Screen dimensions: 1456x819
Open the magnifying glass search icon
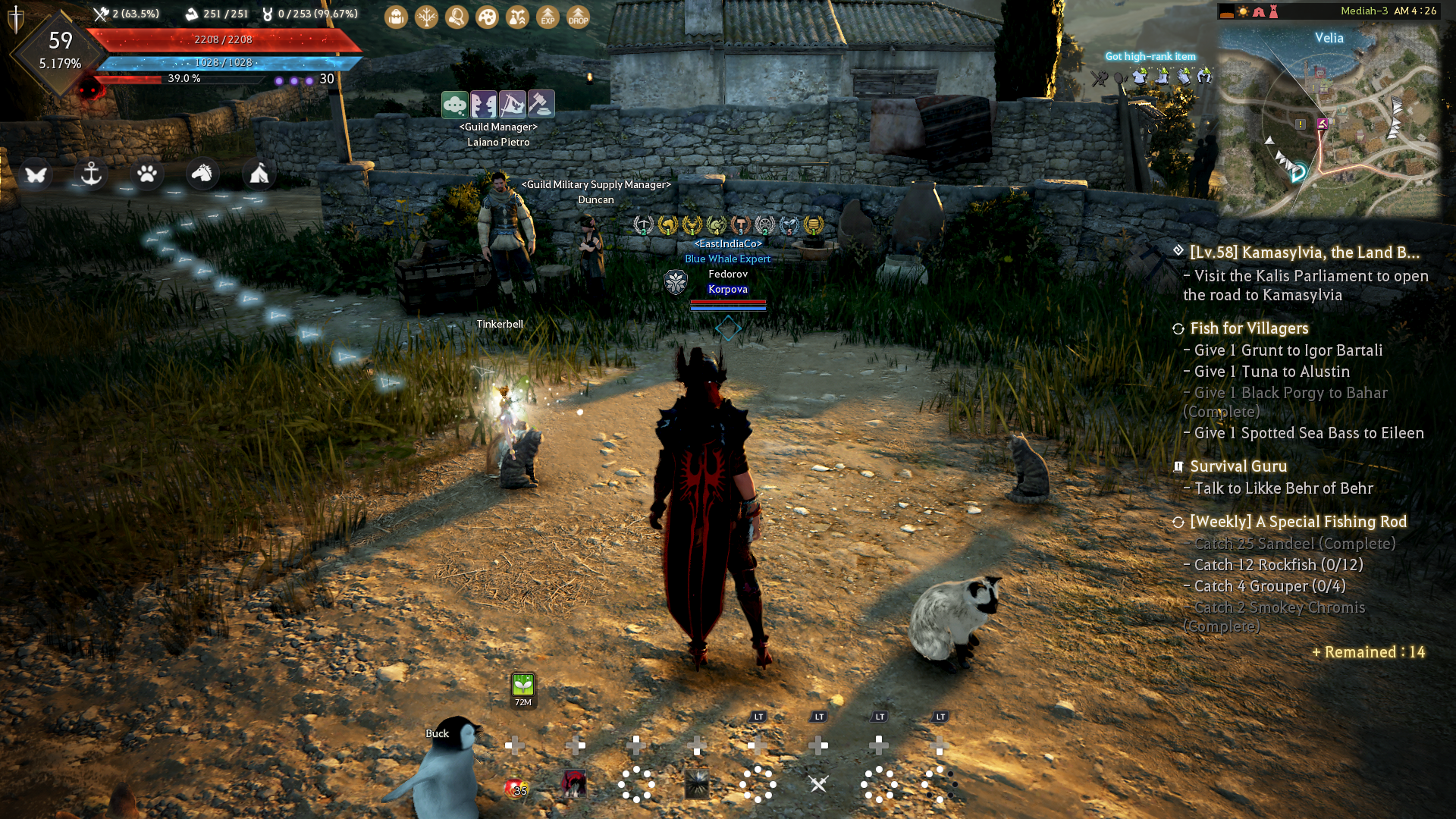pyautogui.click(x=457, y=17)
